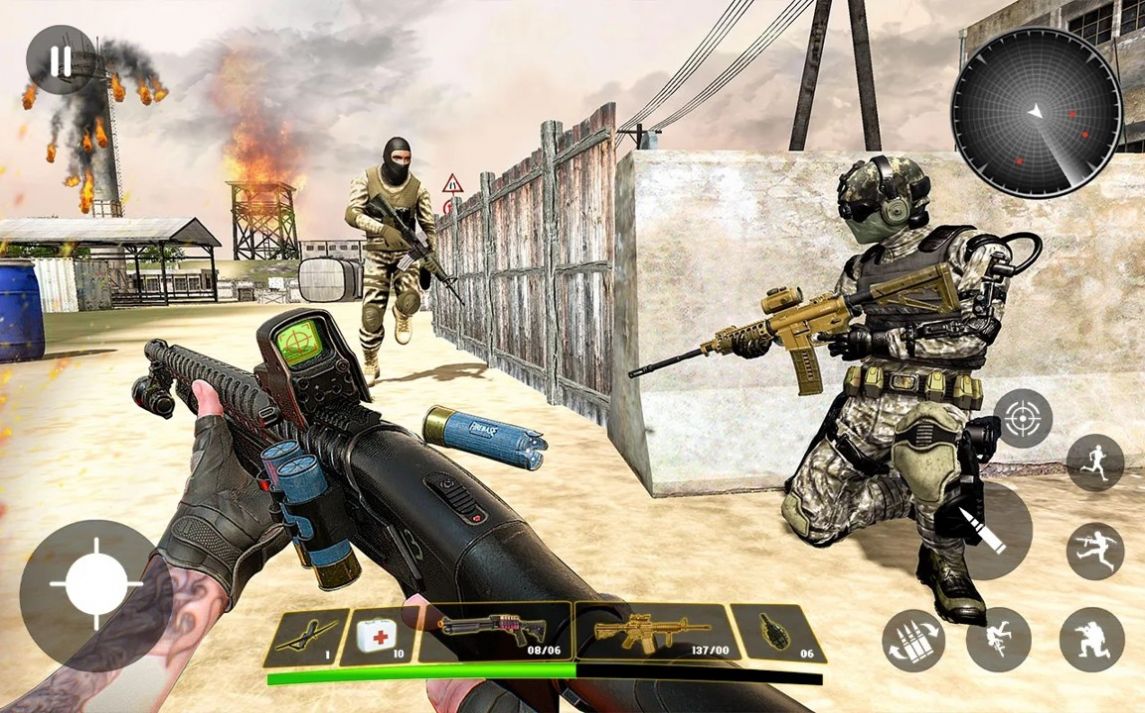Equip the golden assault rifle slot
Viewport: 1145px width, 713px height.
(x=651, y=632)
